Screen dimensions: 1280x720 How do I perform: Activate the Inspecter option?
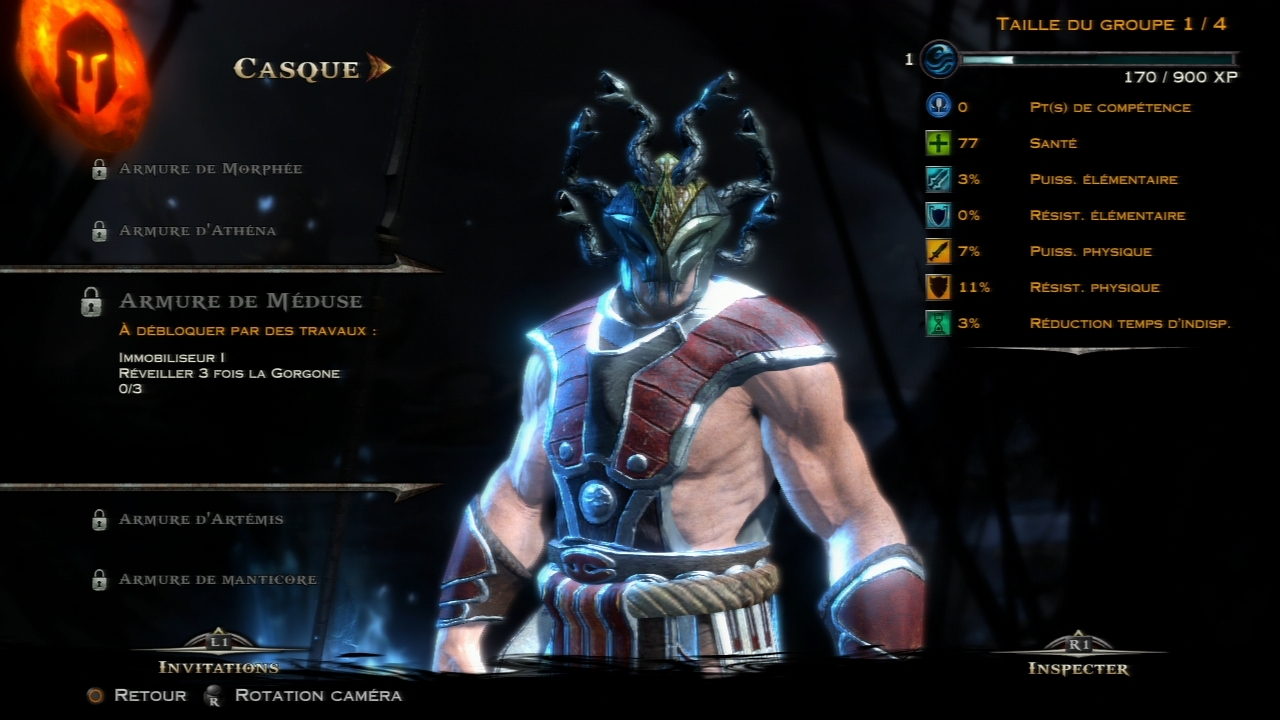pos(1078,668)
